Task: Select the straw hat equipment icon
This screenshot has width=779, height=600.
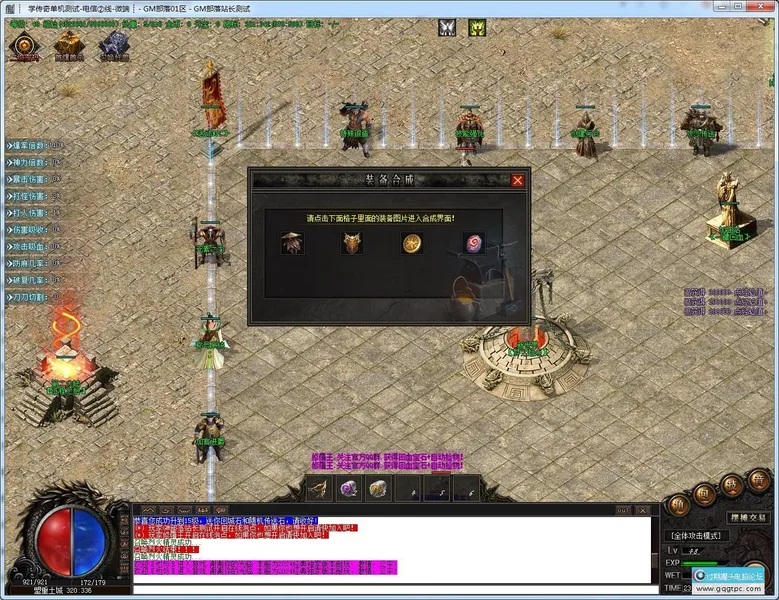Action: point(292,243)
